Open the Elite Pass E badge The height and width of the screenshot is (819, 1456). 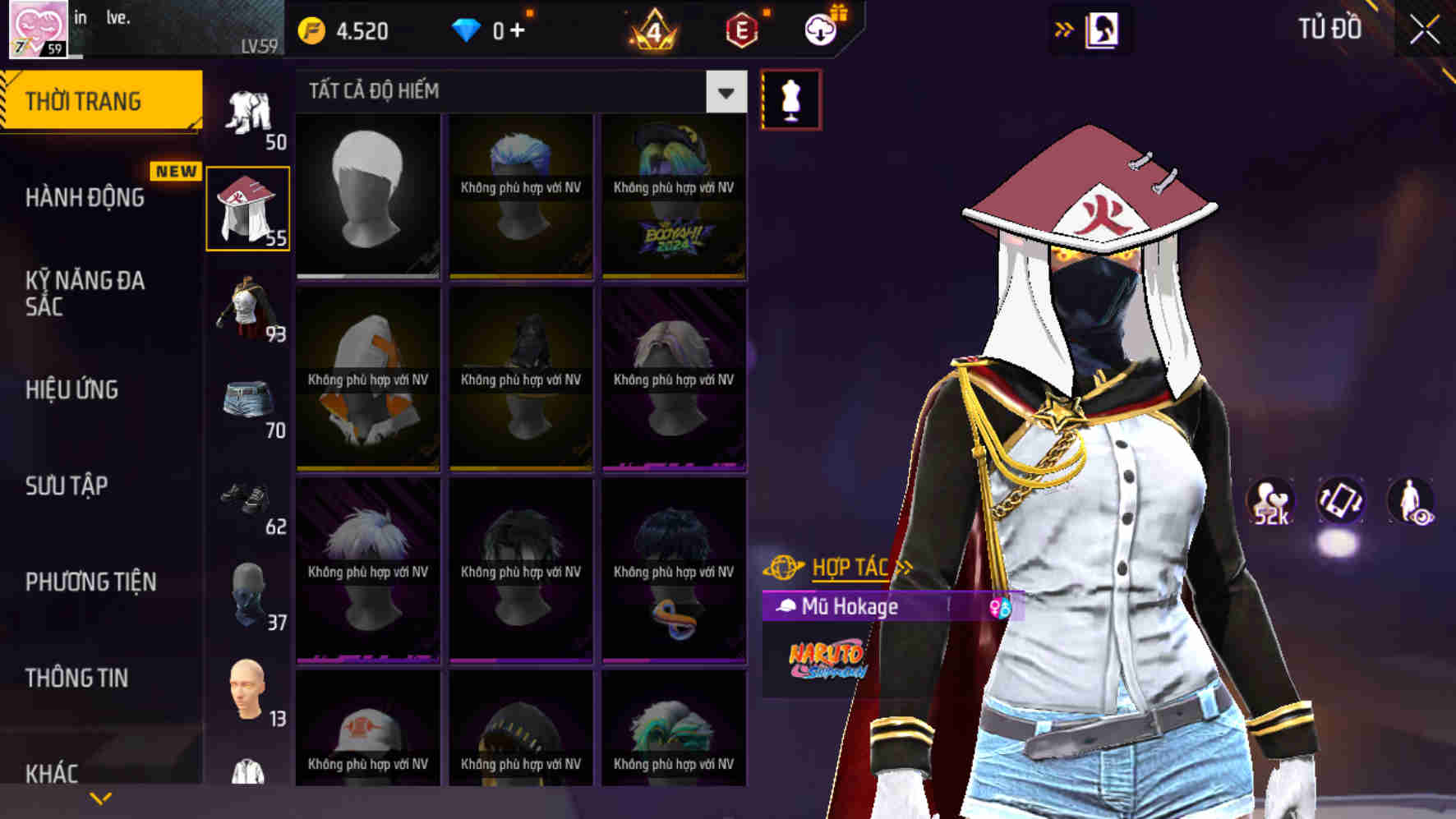741,31
